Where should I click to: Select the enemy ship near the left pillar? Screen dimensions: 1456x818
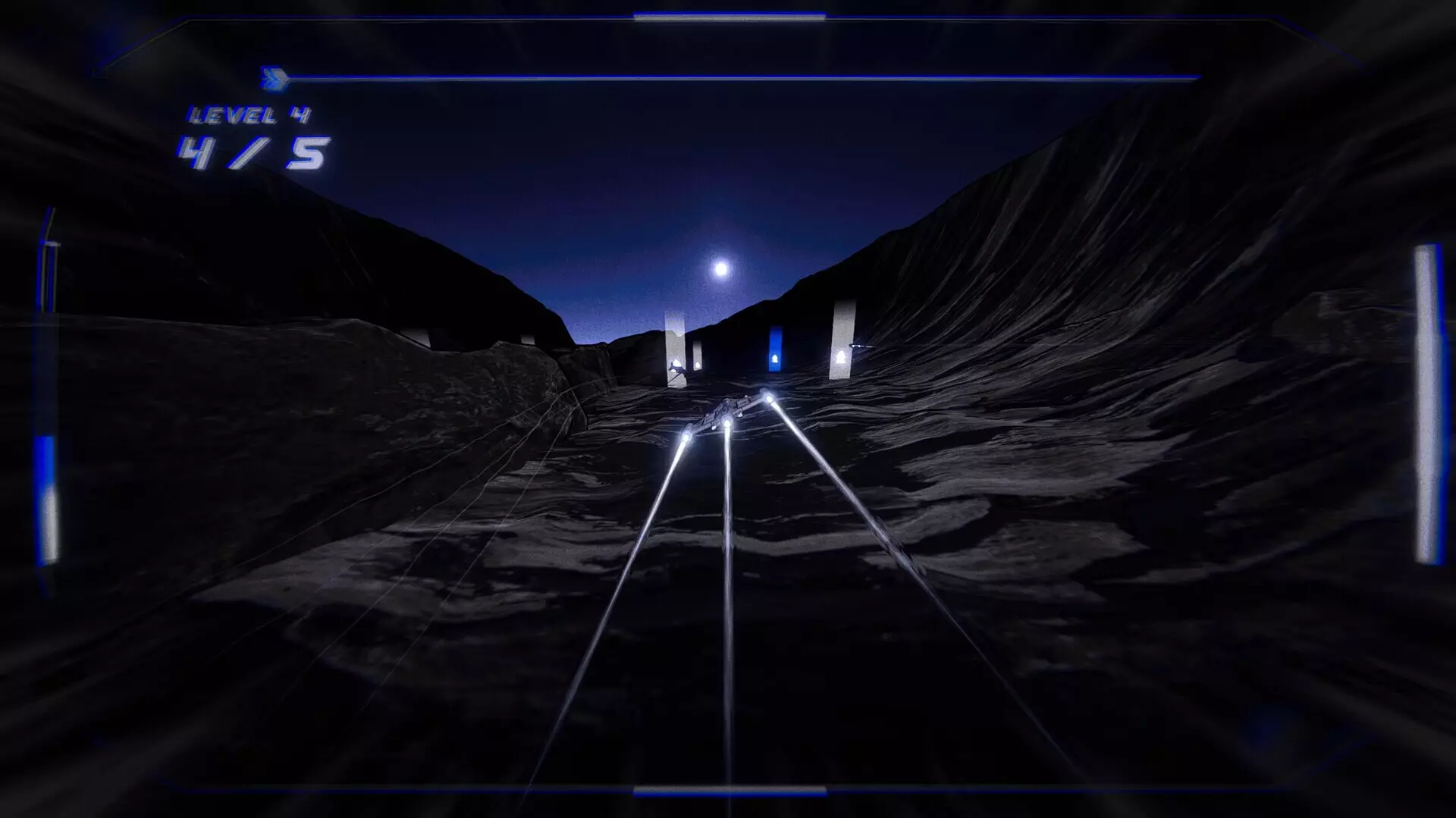tap(679, 369)
